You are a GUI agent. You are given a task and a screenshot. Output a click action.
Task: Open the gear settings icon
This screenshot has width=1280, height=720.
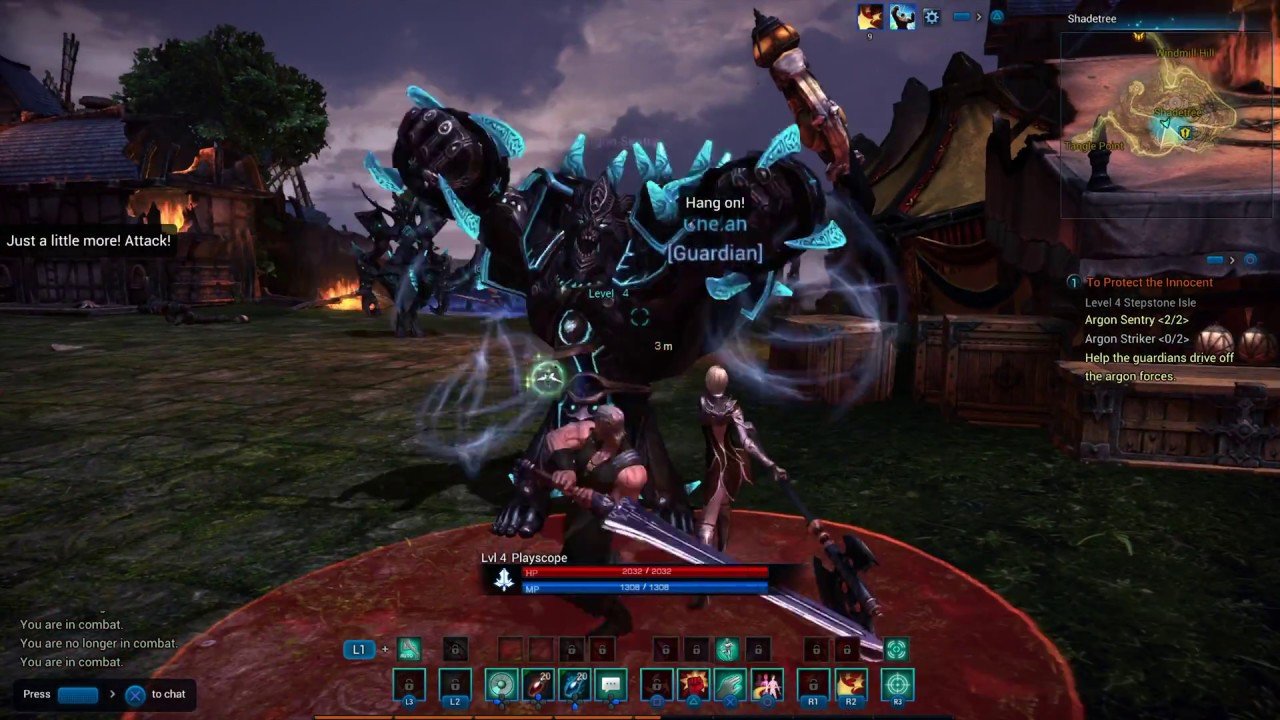click(932, 17)
